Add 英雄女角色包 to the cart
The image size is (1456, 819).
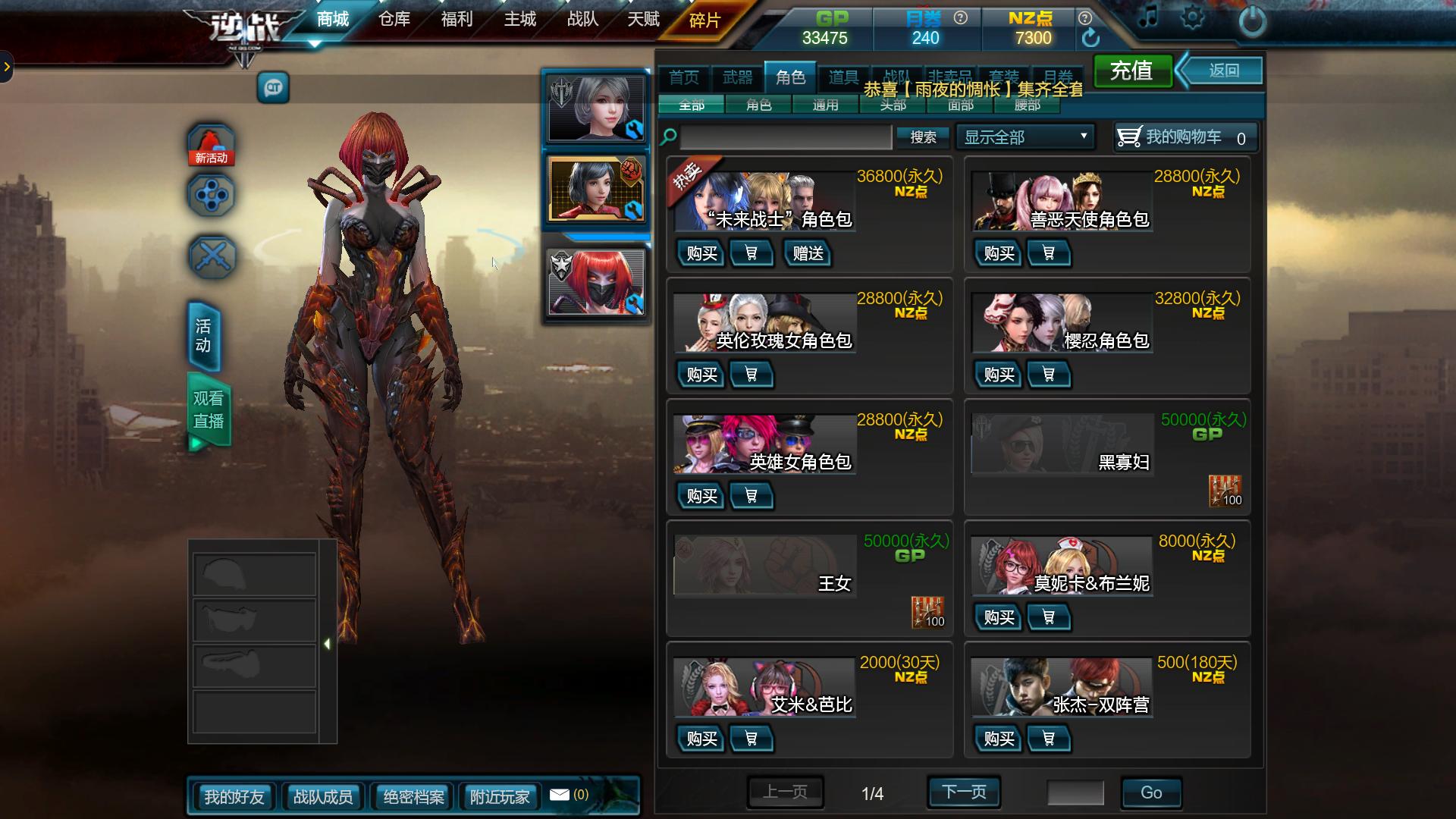751,496
